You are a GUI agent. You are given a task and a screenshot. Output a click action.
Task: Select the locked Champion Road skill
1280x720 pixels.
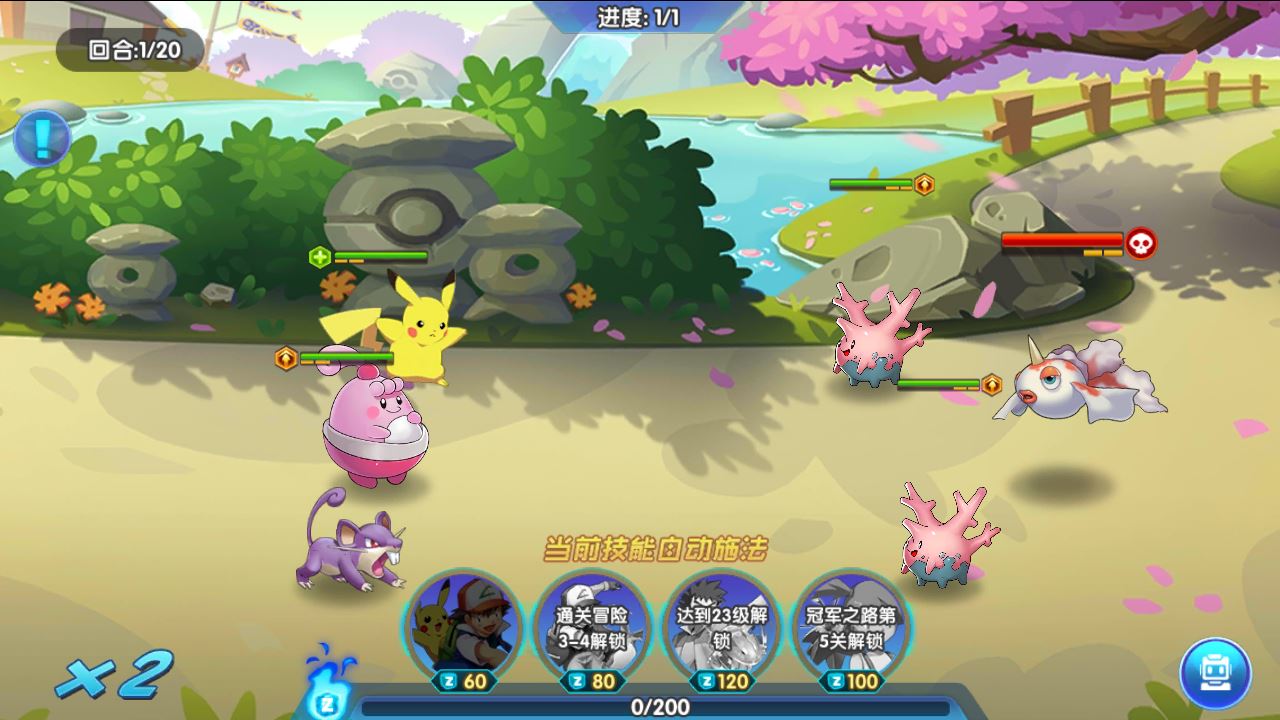tap(850, 622)
